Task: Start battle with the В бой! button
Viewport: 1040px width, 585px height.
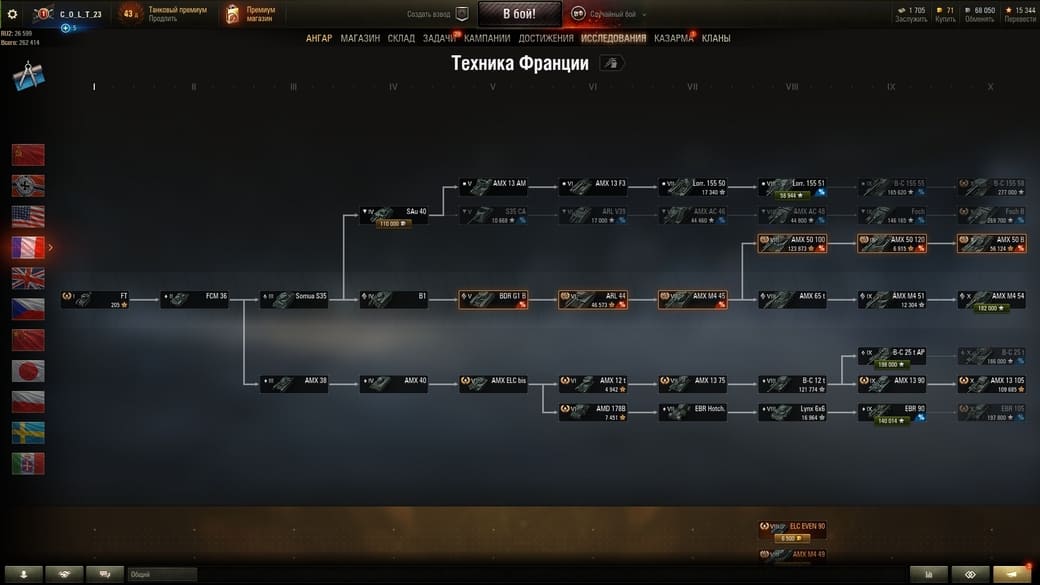Action: pyautogui.click(x=519, y=14)
